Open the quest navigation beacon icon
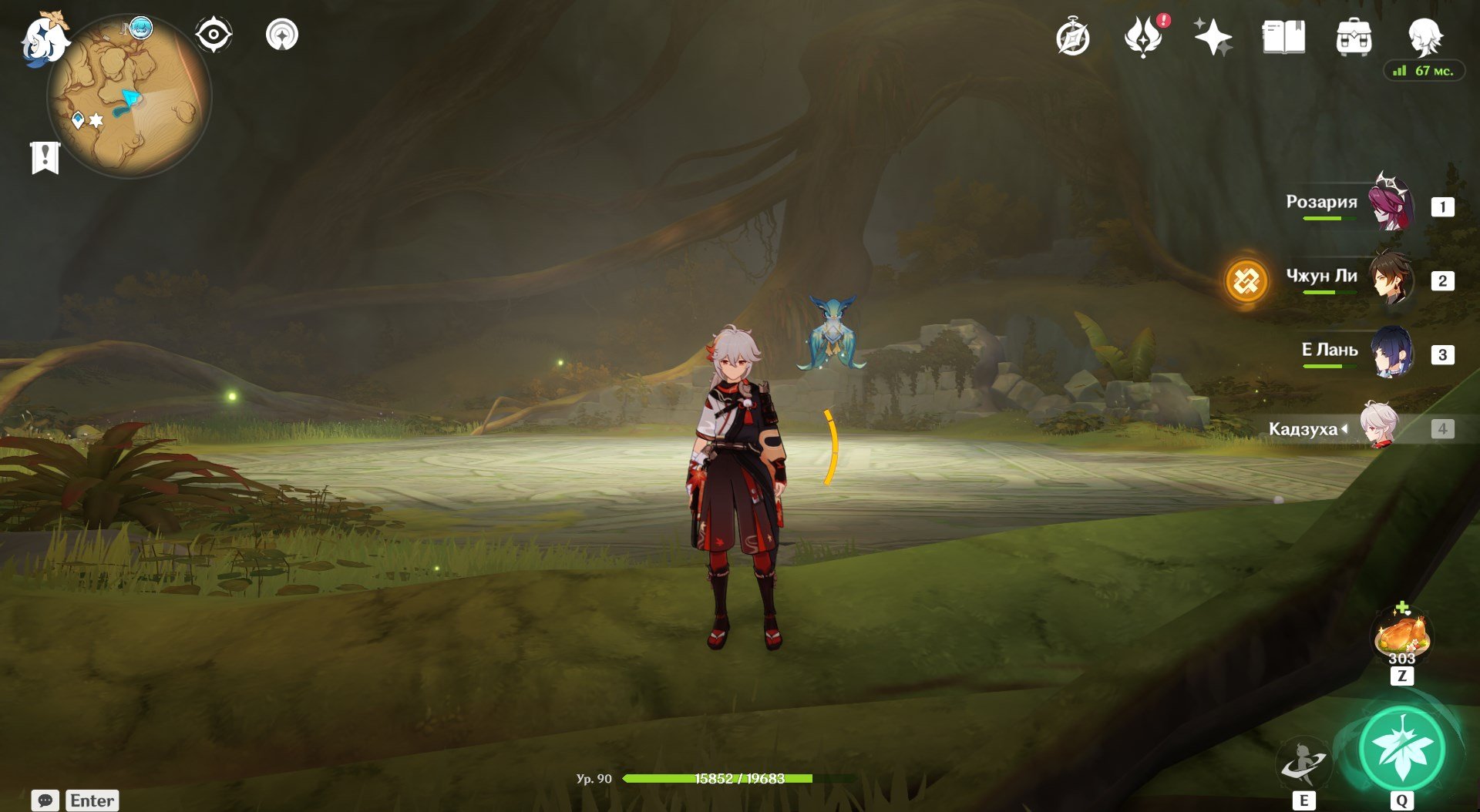This screenshot has height=812, width=1480. [281, 35]
